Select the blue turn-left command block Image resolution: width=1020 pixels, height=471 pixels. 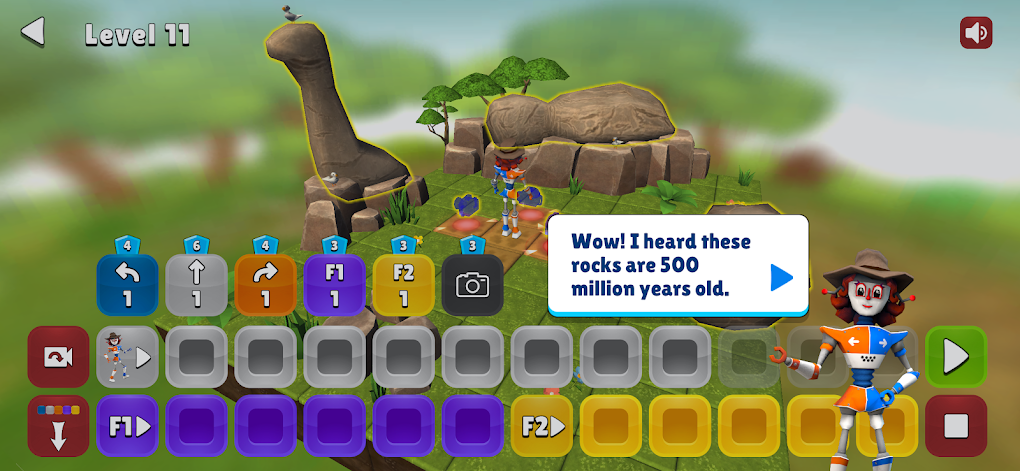tap(128, 285)
